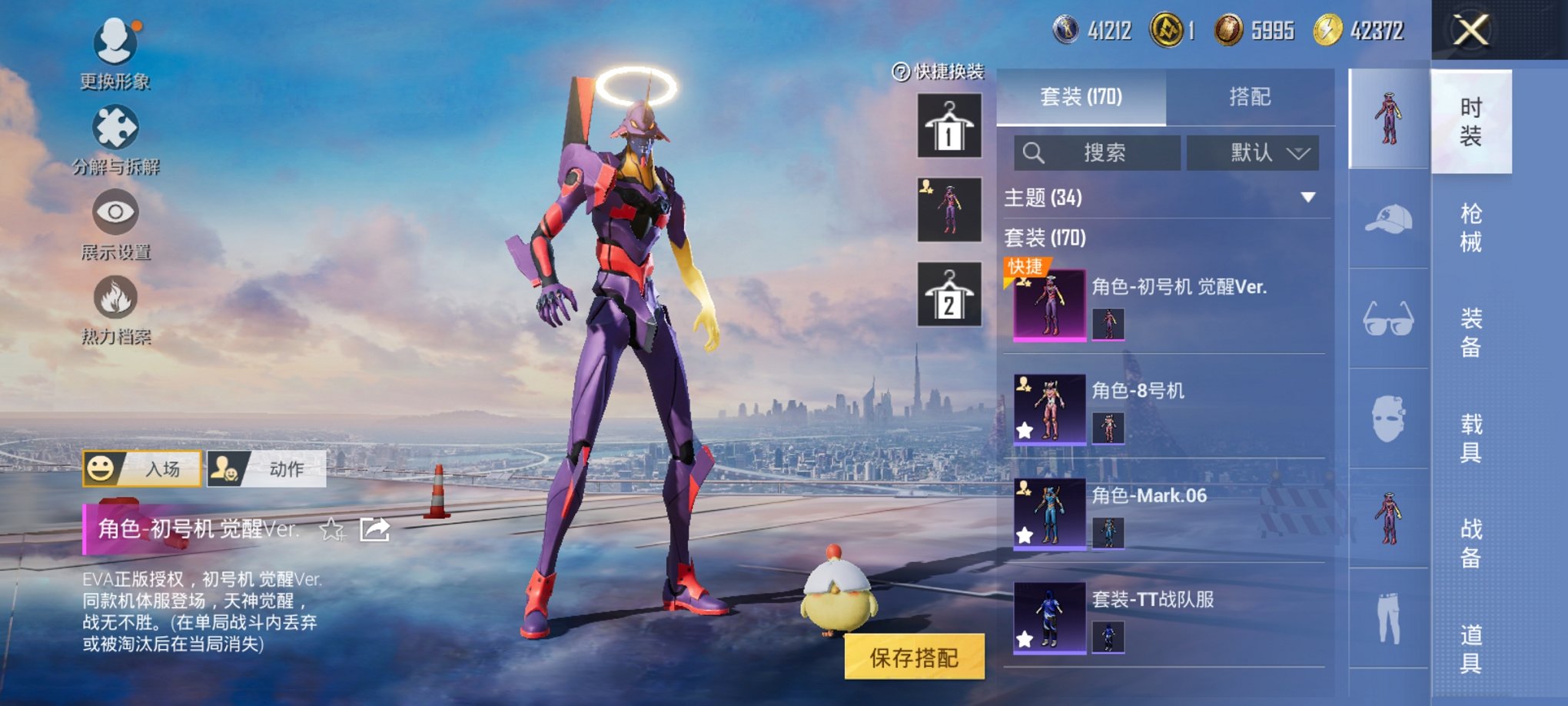
Task: Switch to the 搭配 tab
Action: 1250,97
